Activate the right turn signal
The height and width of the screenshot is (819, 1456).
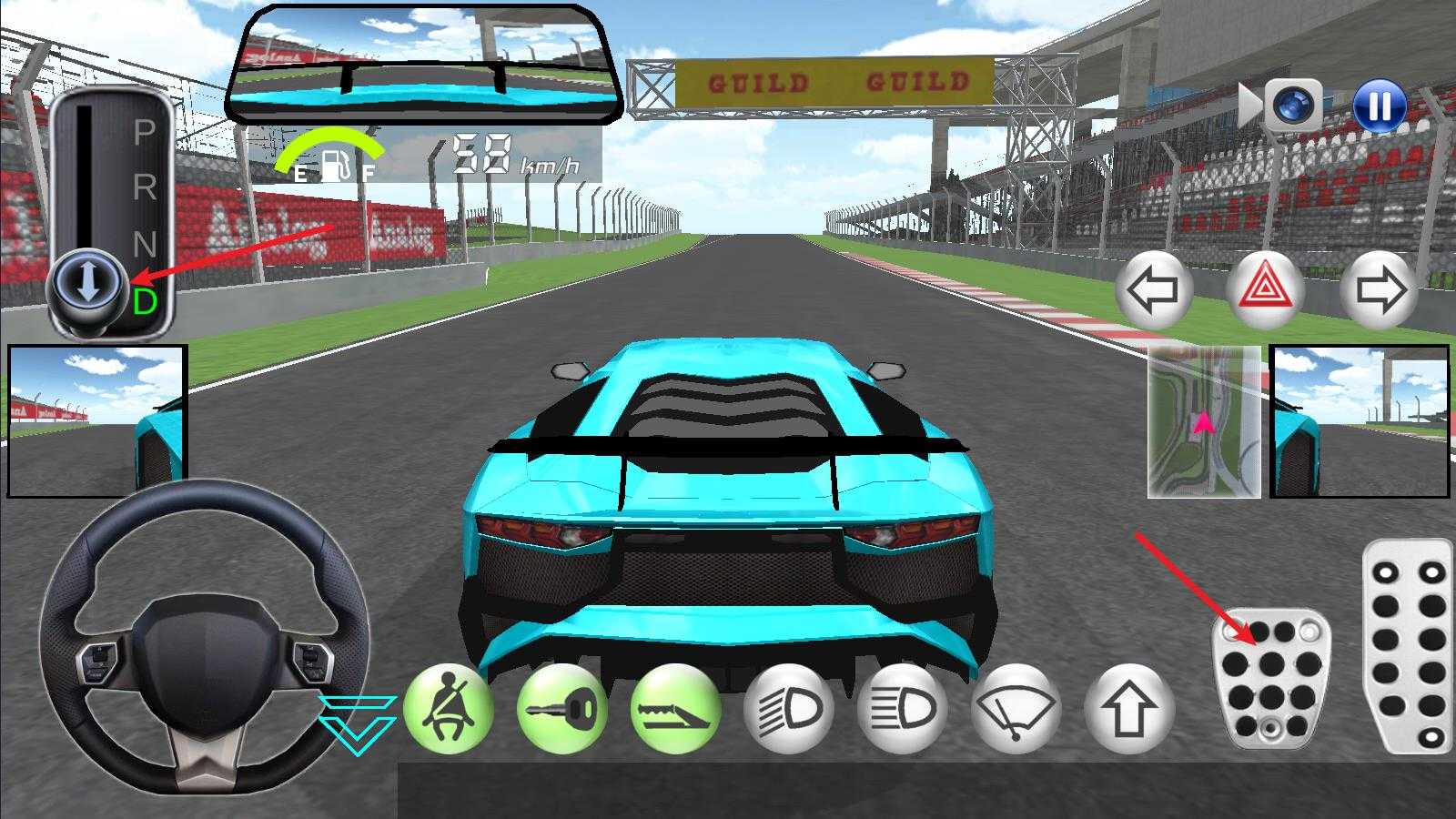pos(1379,289)
